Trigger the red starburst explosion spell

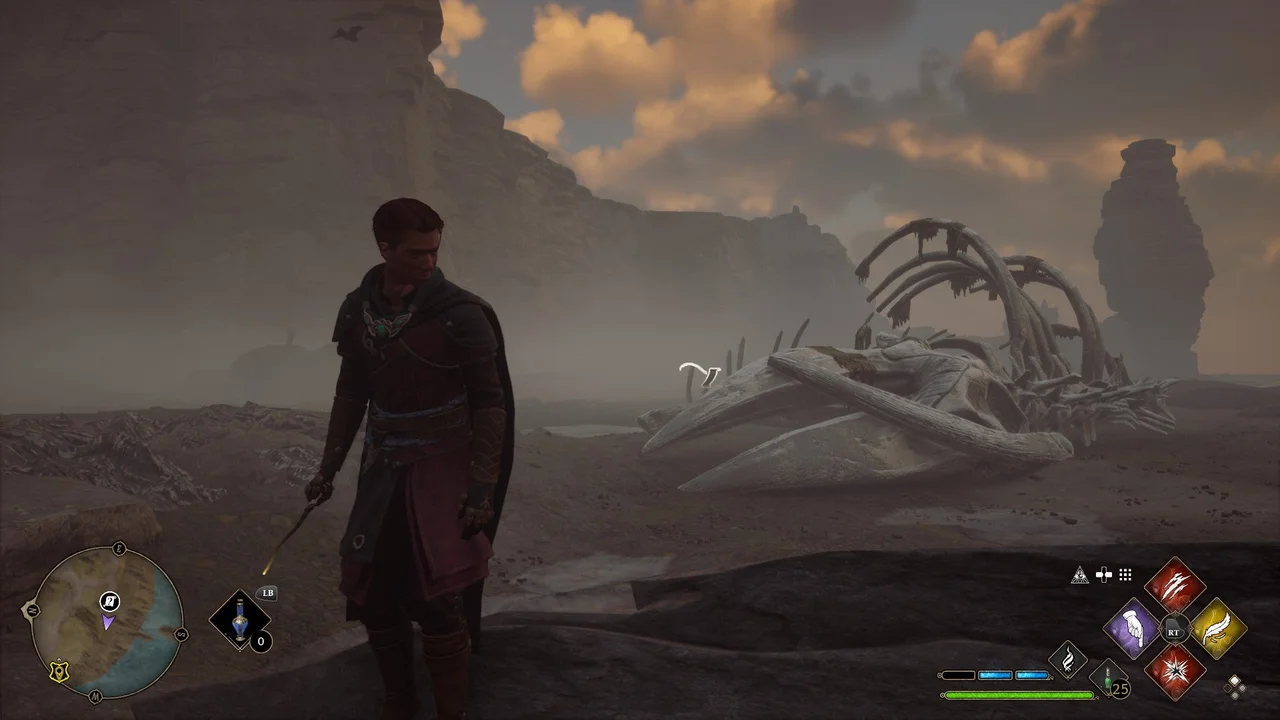click(1174, 671)
